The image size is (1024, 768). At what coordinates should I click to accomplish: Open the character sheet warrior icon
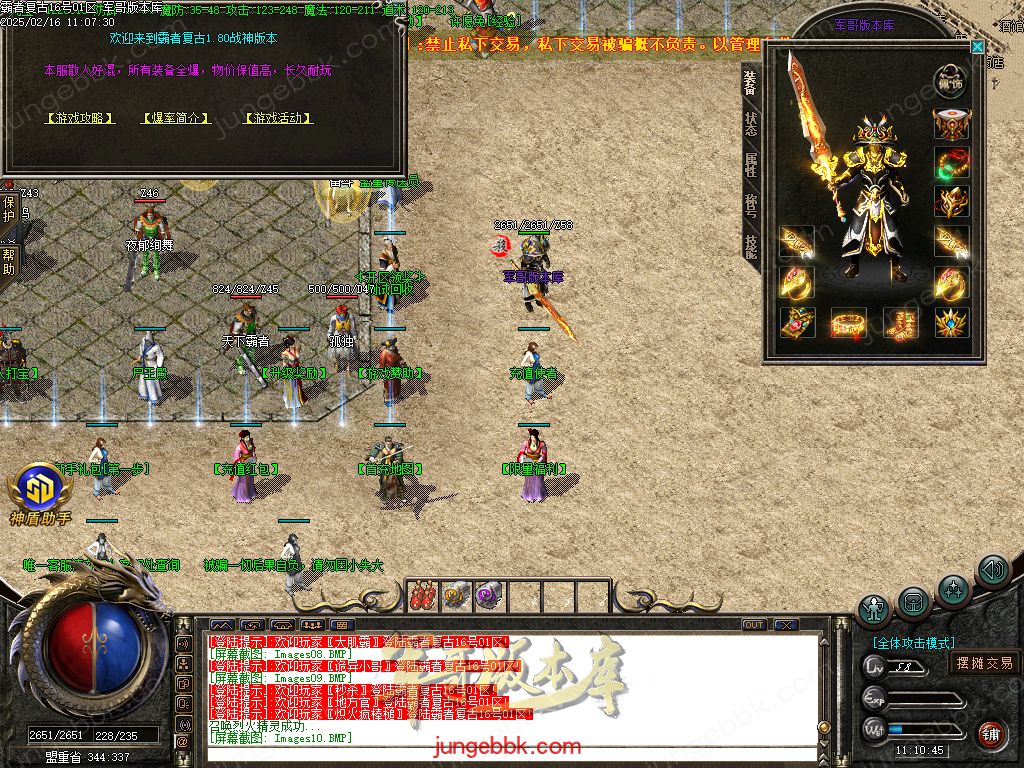(x=874, y=609)
